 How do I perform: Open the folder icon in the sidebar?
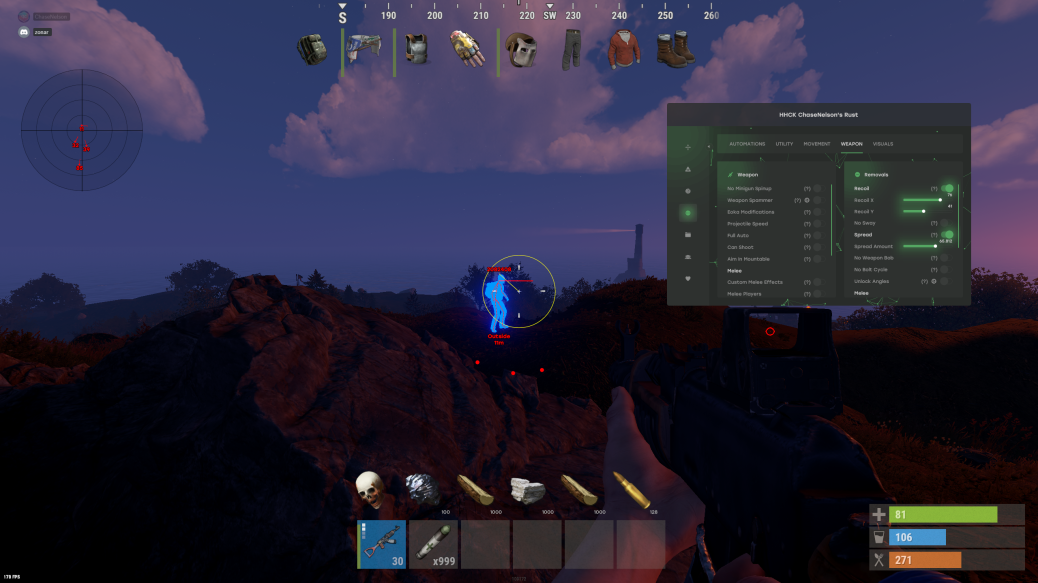tap(687, 234)
